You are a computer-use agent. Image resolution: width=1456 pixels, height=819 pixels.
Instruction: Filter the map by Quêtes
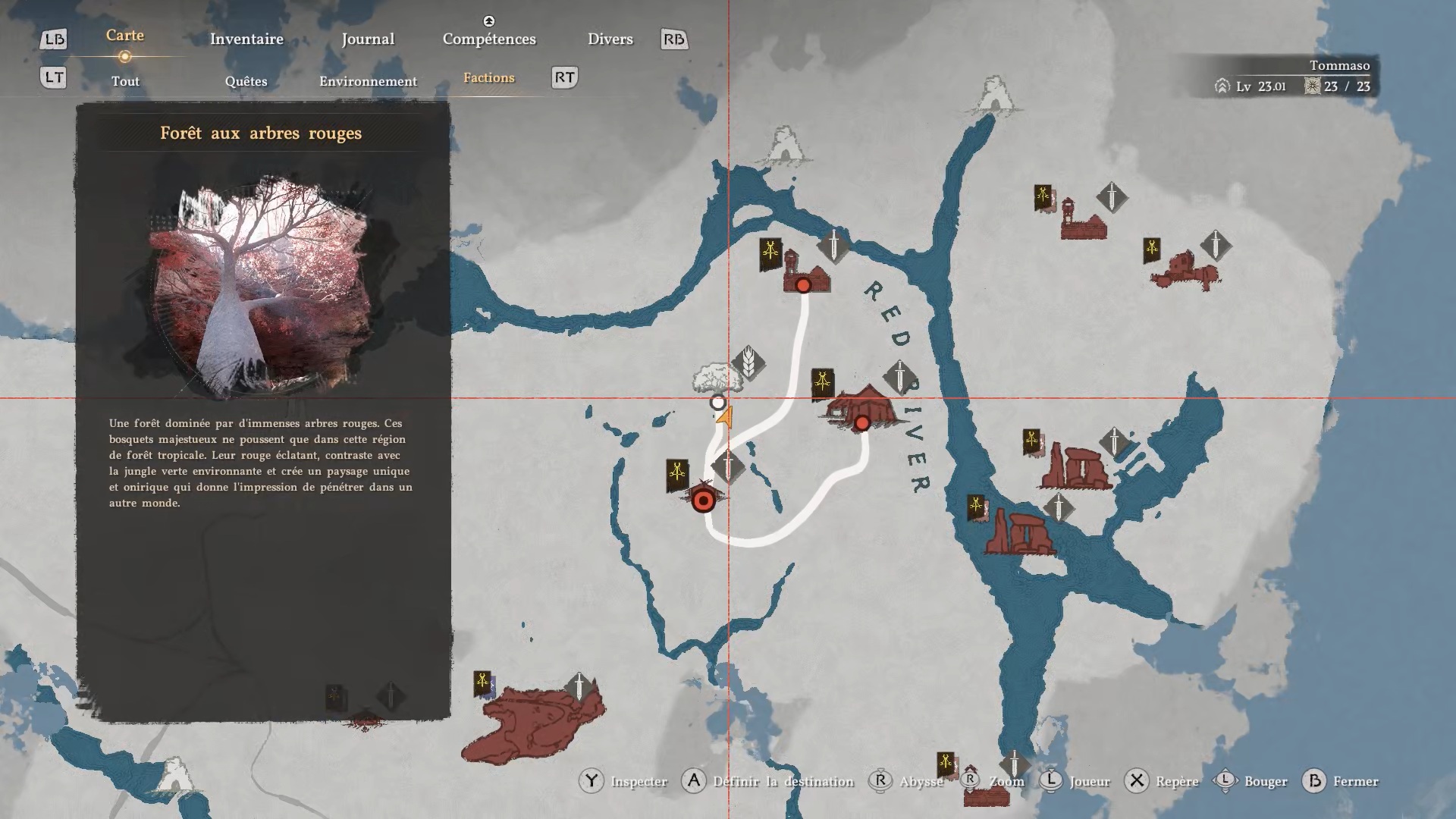pos(246,81)
